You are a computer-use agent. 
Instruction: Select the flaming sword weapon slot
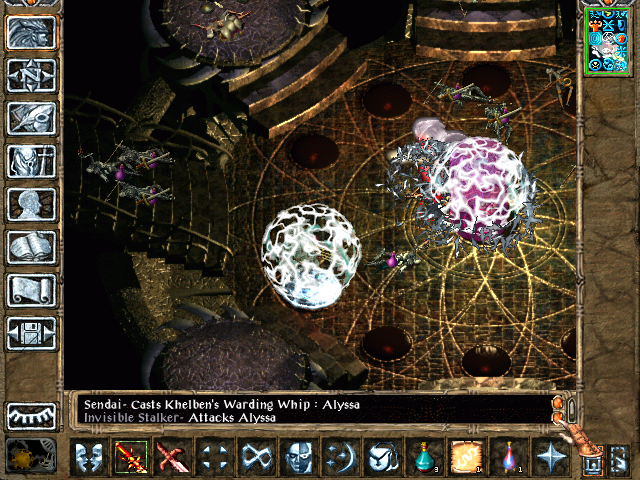[x=131, y=458]
